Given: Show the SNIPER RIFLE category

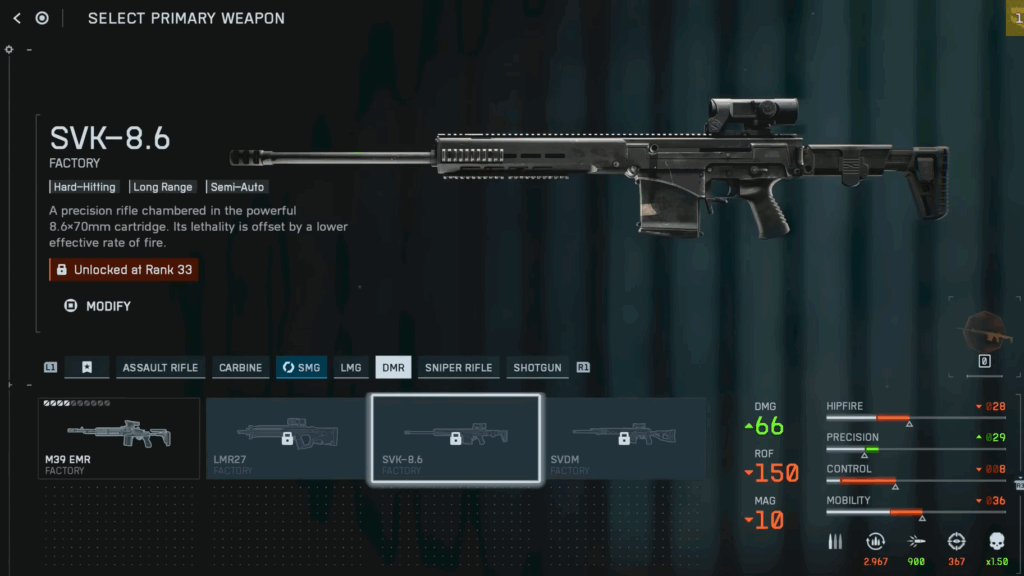Looking at the screenshot, I should [458, 368].
